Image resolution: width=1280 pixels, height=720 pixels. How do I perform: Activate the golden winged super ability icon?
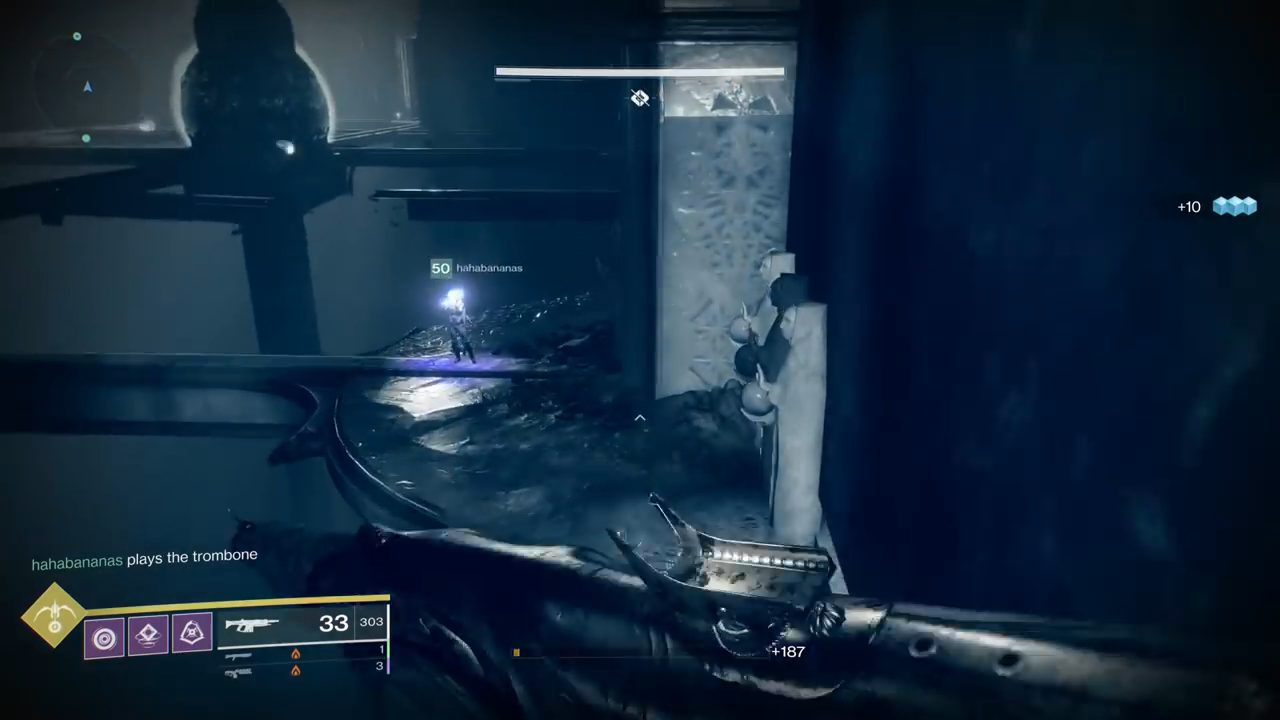click(54, 614)
